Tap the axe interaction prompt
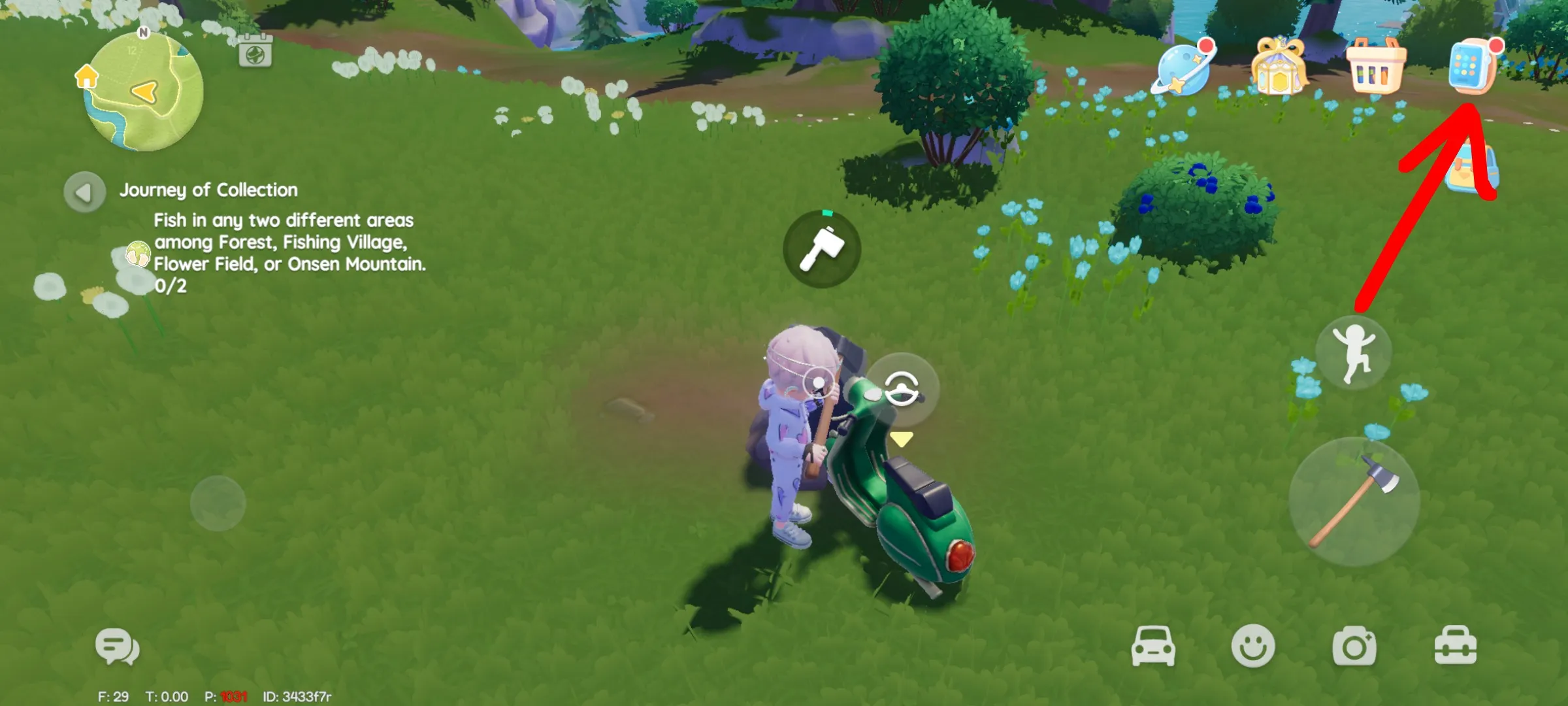 point(822,249)
